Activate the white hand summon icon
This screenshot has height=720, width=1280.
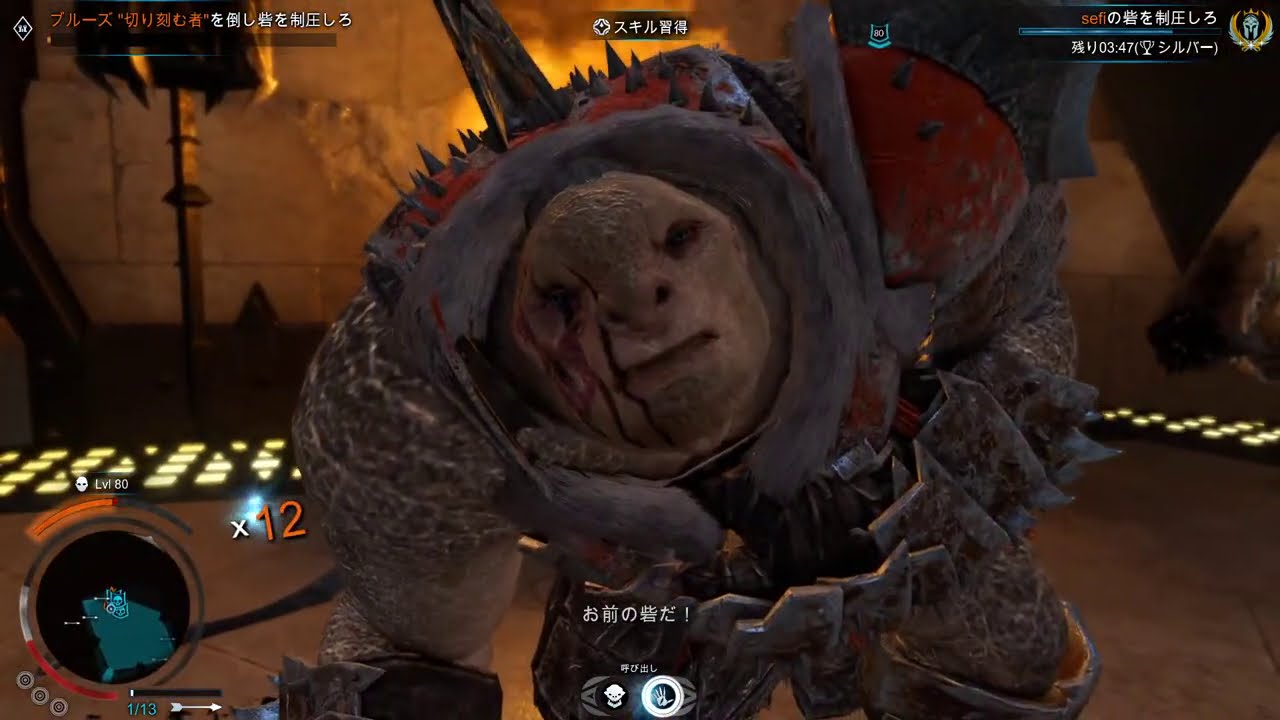660,696
